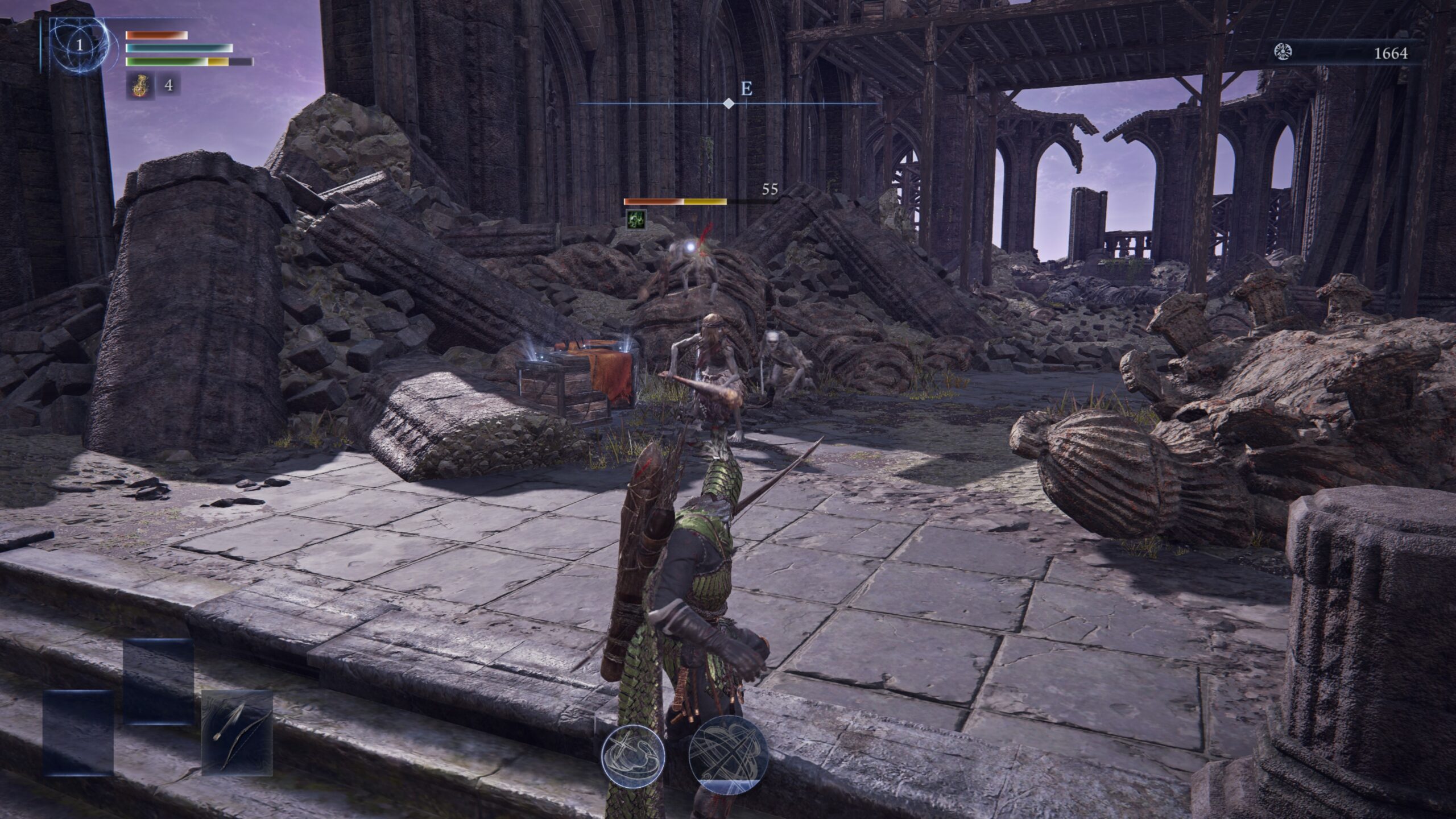The height and width of the screenshot is (819, 1456).
Task: Activate the smaller circular spin-slash skill
Action: click(633, 754)
